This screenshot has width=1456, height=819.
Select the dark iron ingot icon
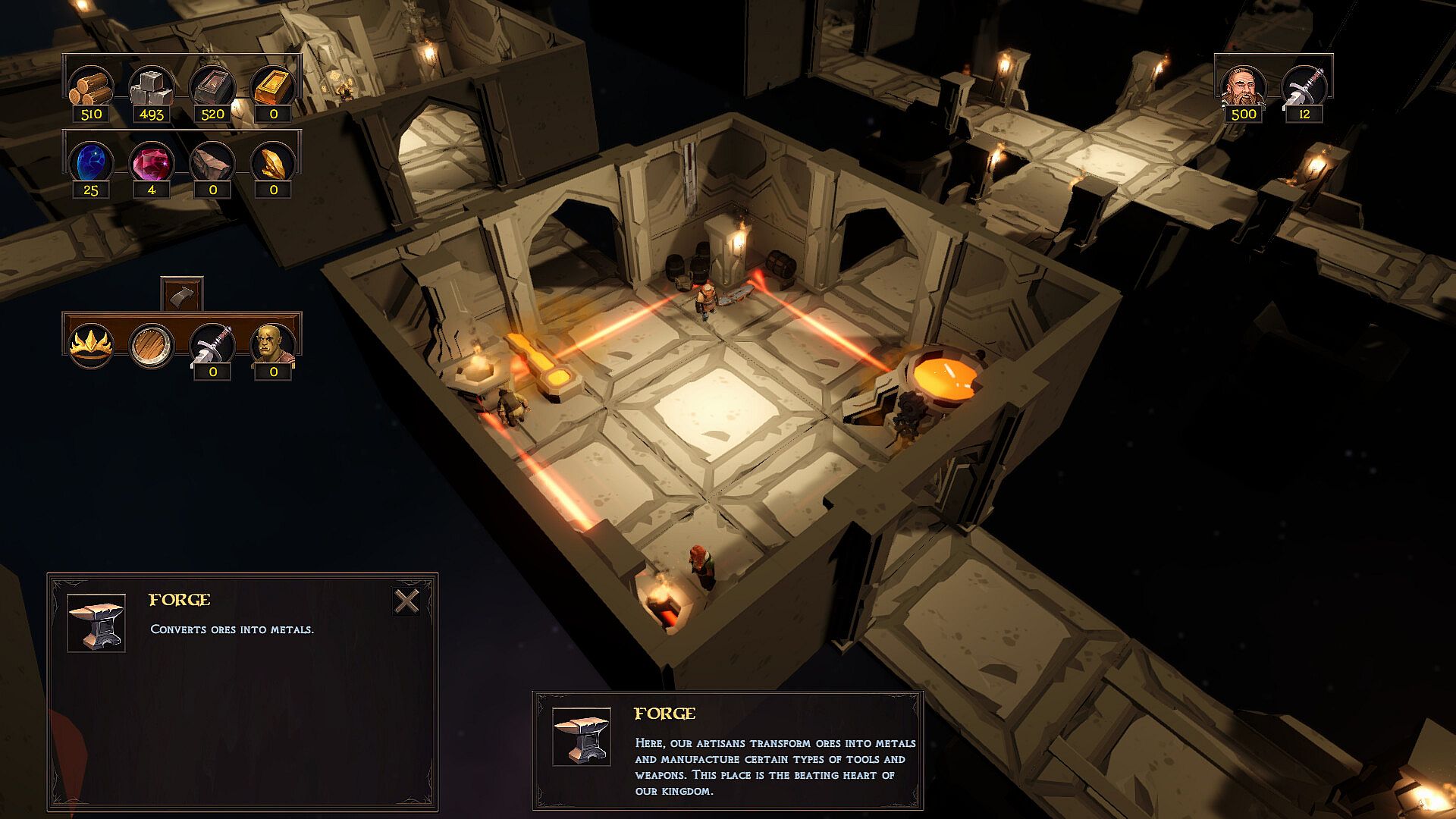click(212, 86)
